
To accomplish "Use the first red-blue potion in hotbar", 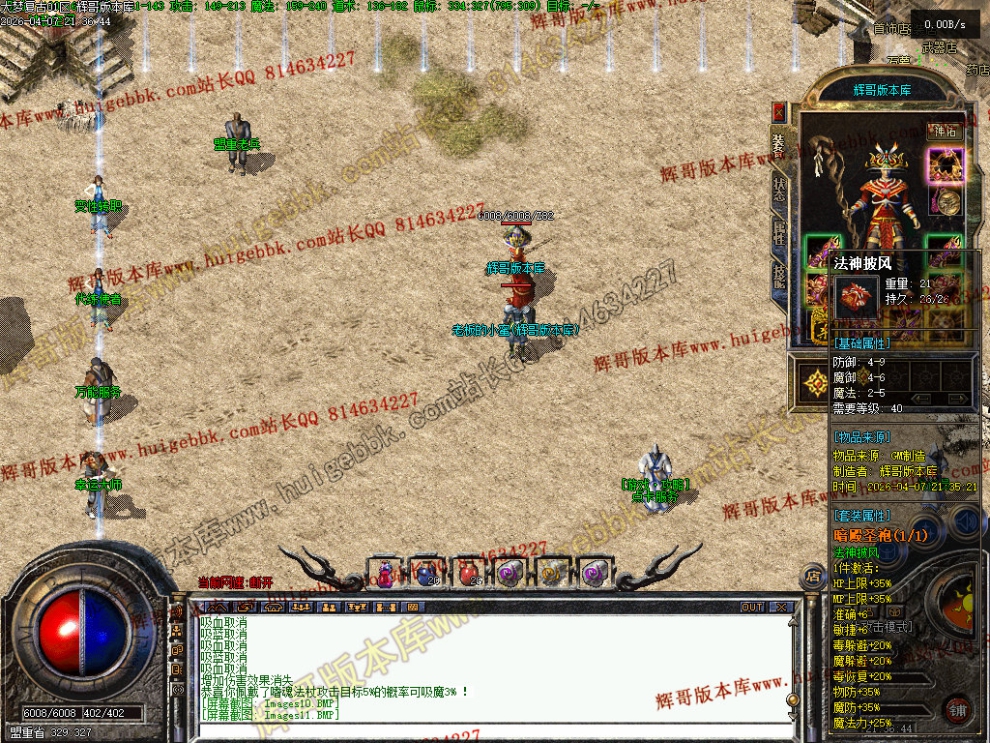I will click(x=385, y=573).
